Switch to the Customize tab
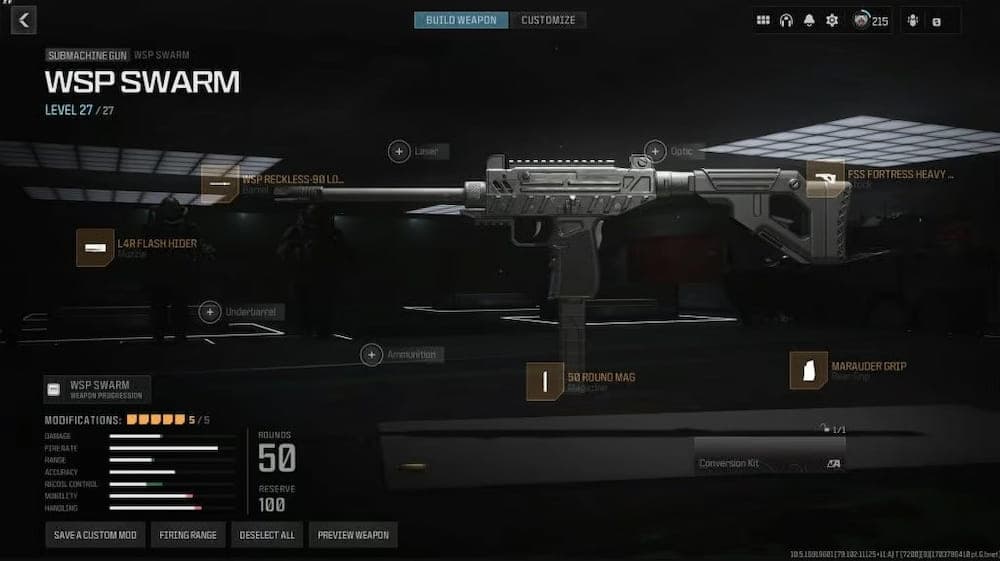1000x561 pixels. tap(548, 20)
